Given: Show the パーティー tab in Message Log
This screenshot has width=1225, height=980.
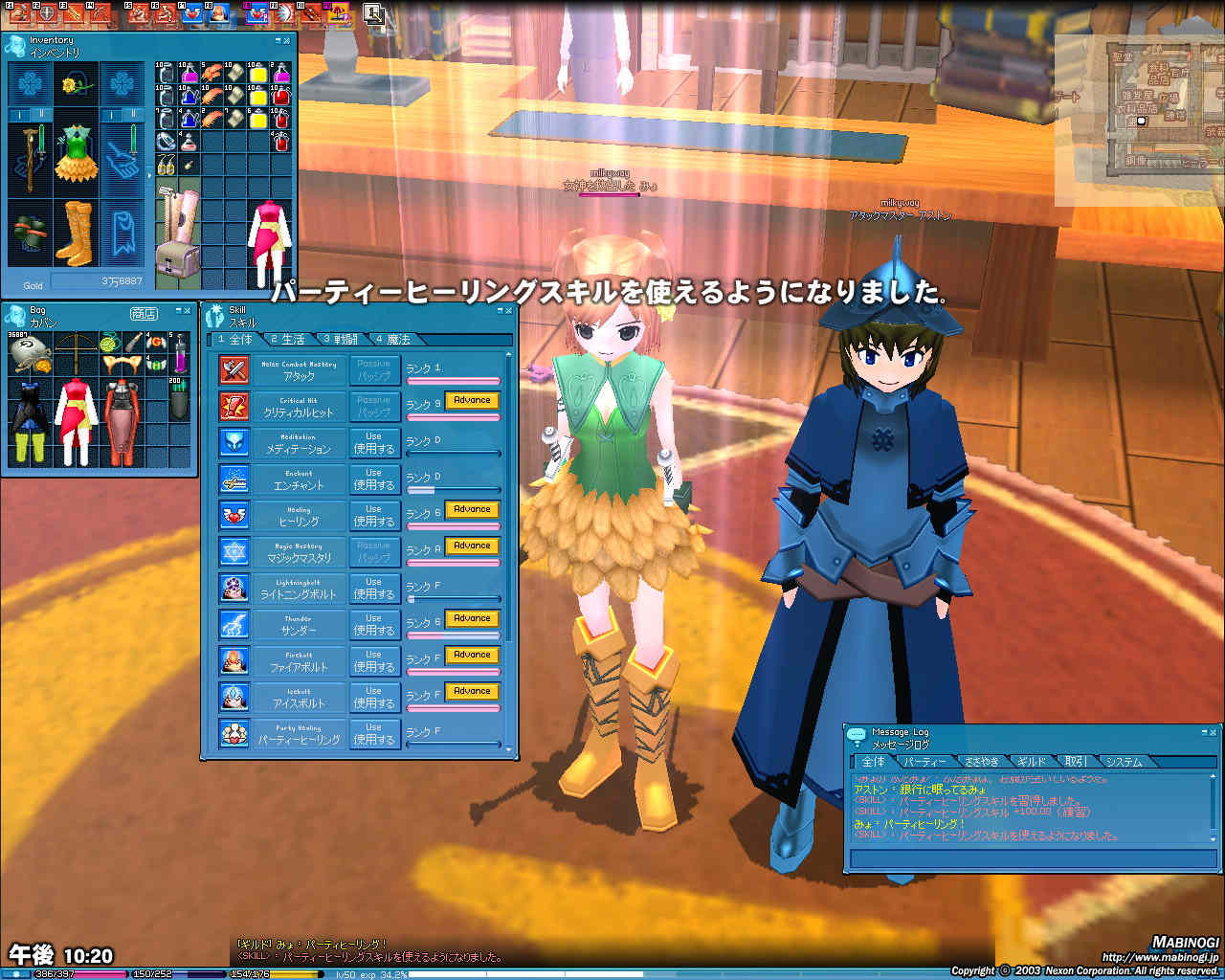Looking at the screenshot, I should pos(925,762).
